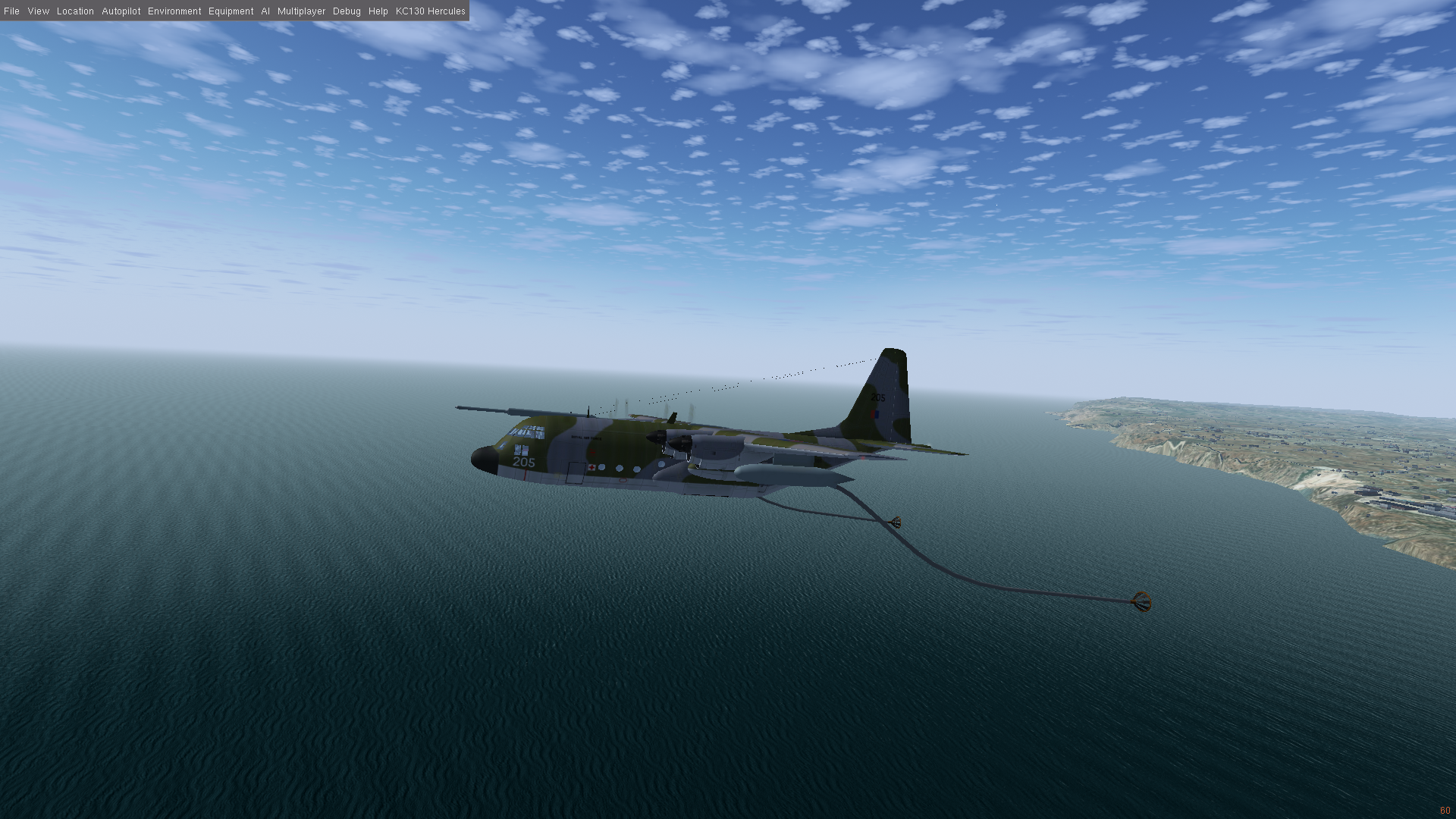
Task: Open the Multiplayer menu
Action: (x=301, y=11)
